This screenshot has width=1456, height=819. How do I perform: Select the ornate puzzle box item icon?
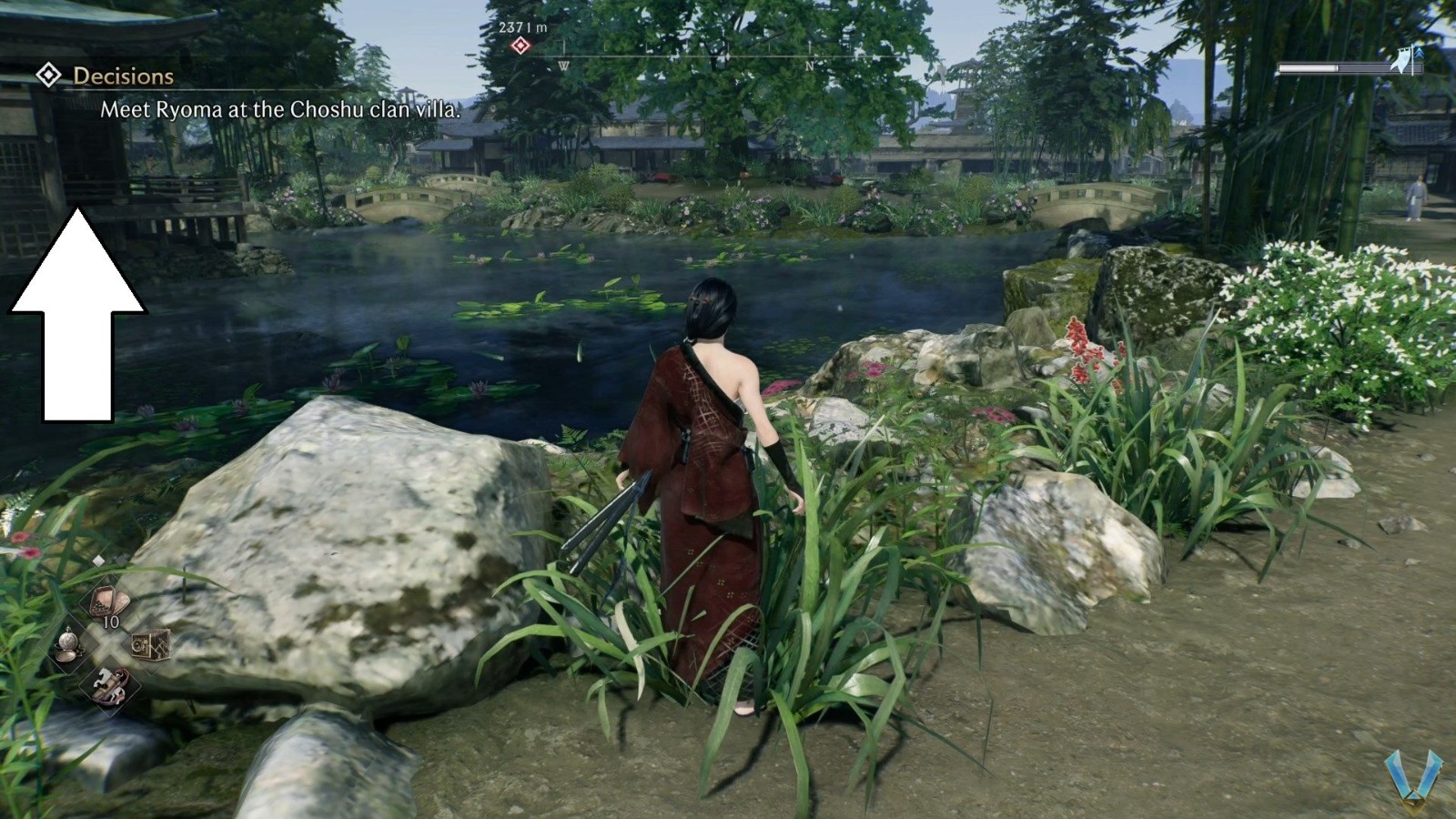point(151,646)
